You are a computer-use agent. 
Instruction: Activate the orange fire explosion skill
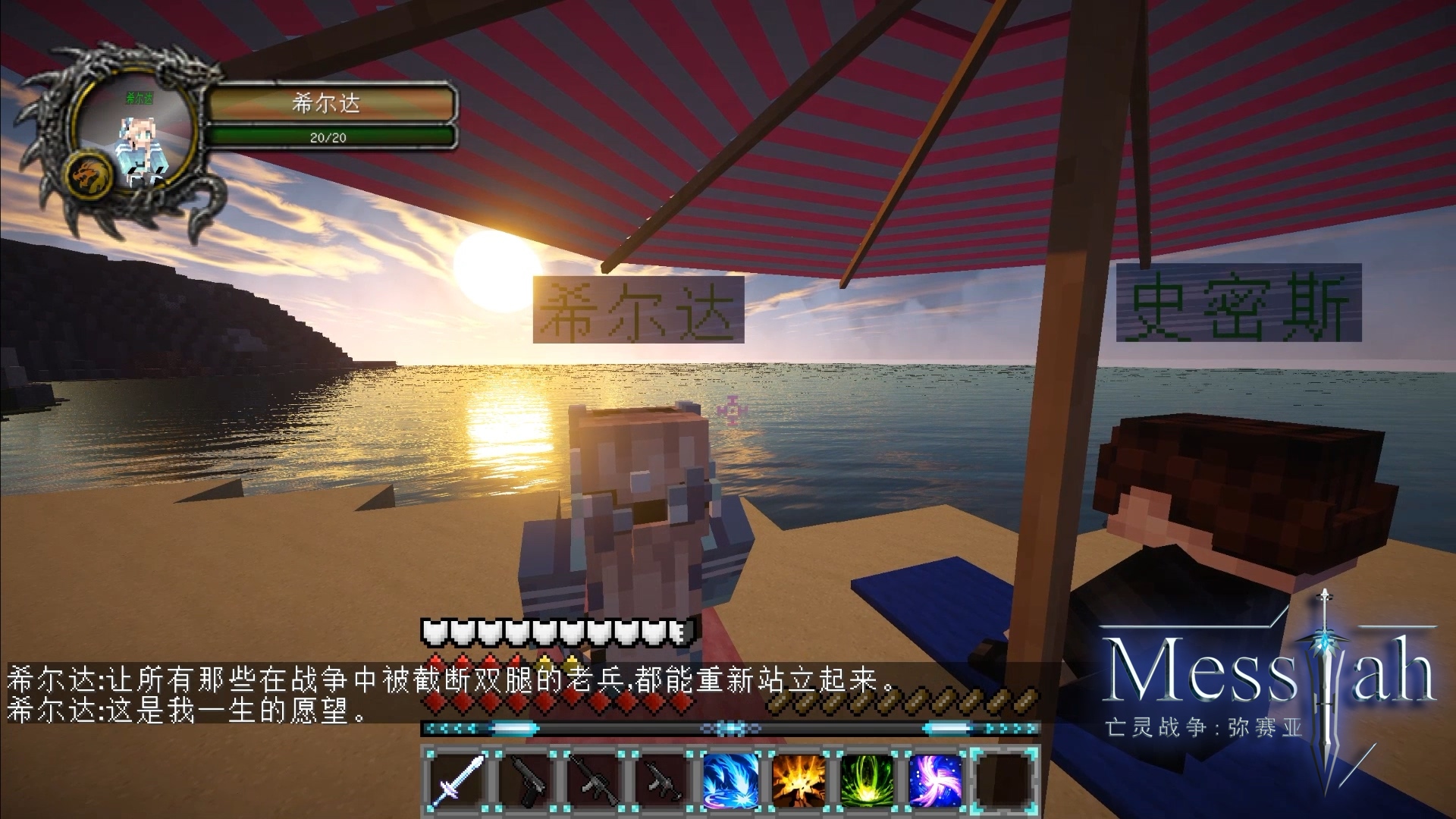click(798, 780)
